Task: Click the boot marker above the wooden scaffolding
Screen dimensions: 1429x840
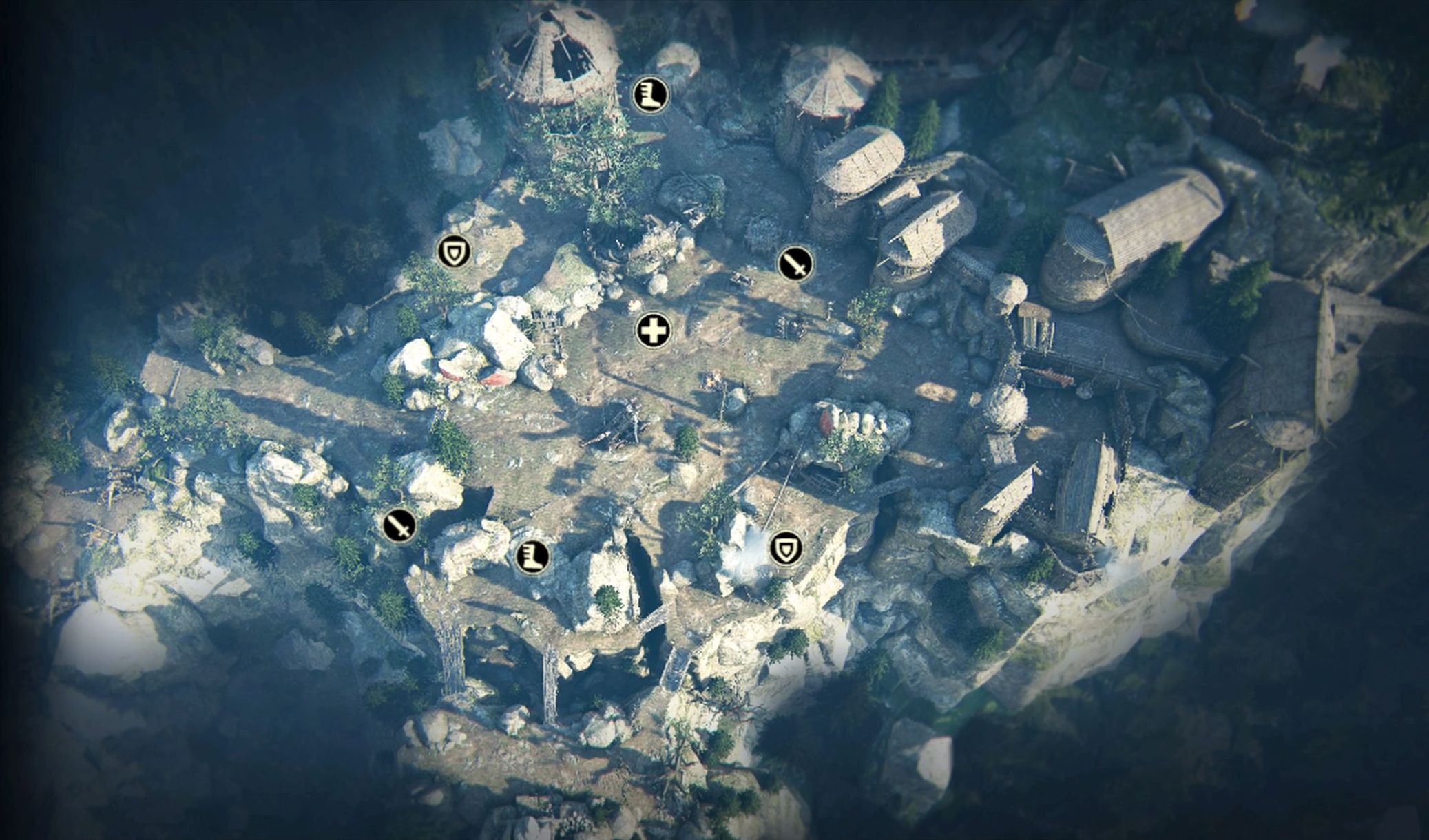Action: pos(532,556)
